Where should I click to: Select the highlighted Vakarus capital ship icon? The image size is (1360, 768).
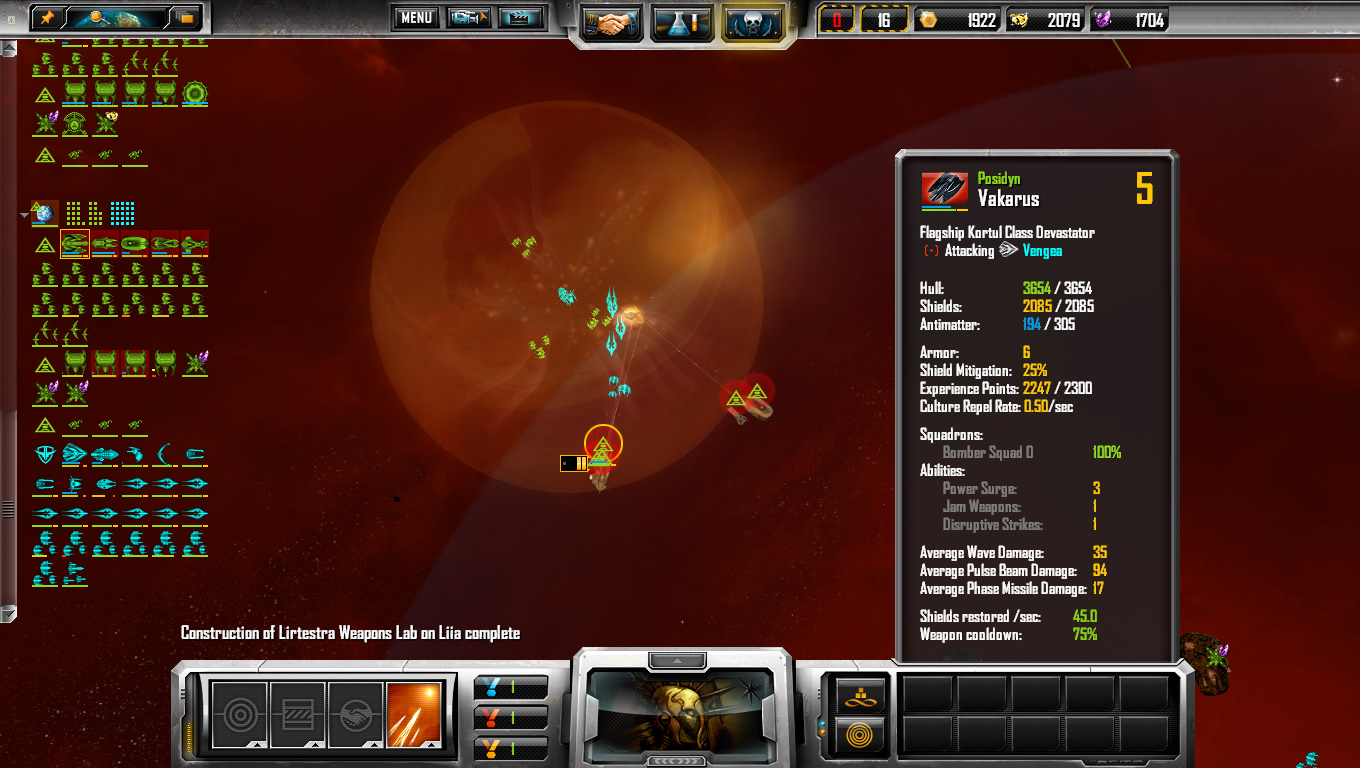75,244
